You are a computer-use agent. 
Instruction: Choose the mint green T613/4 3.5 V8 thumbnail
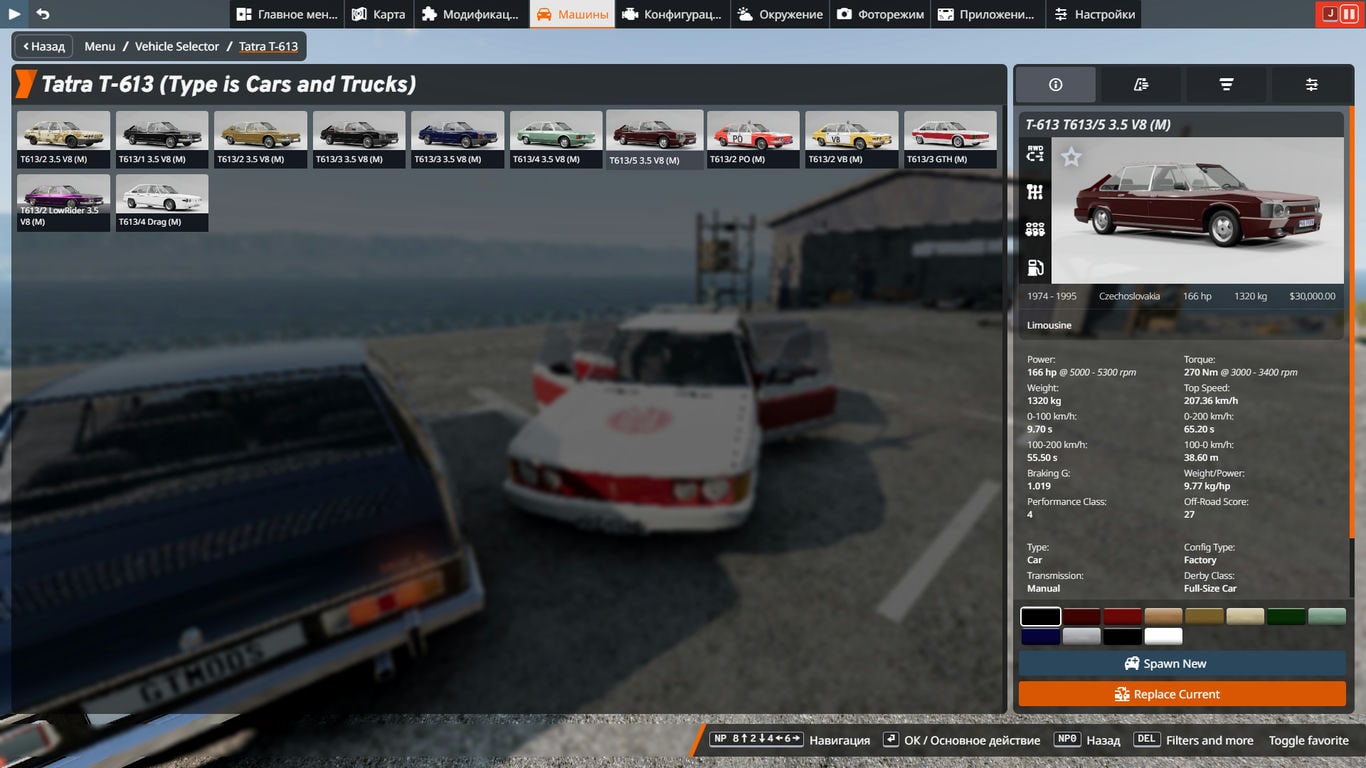556,138
